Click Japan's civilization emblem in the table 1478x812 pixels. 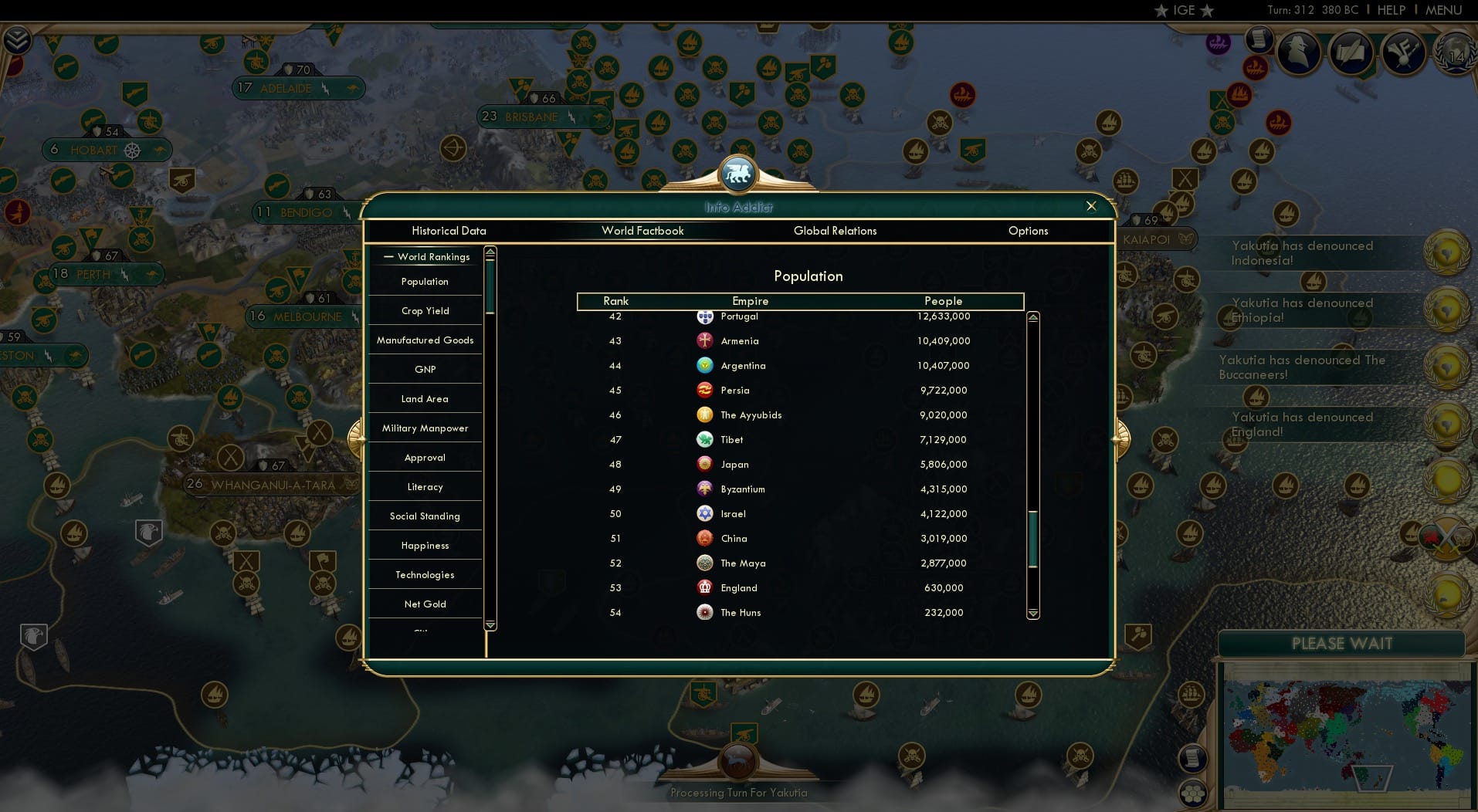click(x=705, y=464)
